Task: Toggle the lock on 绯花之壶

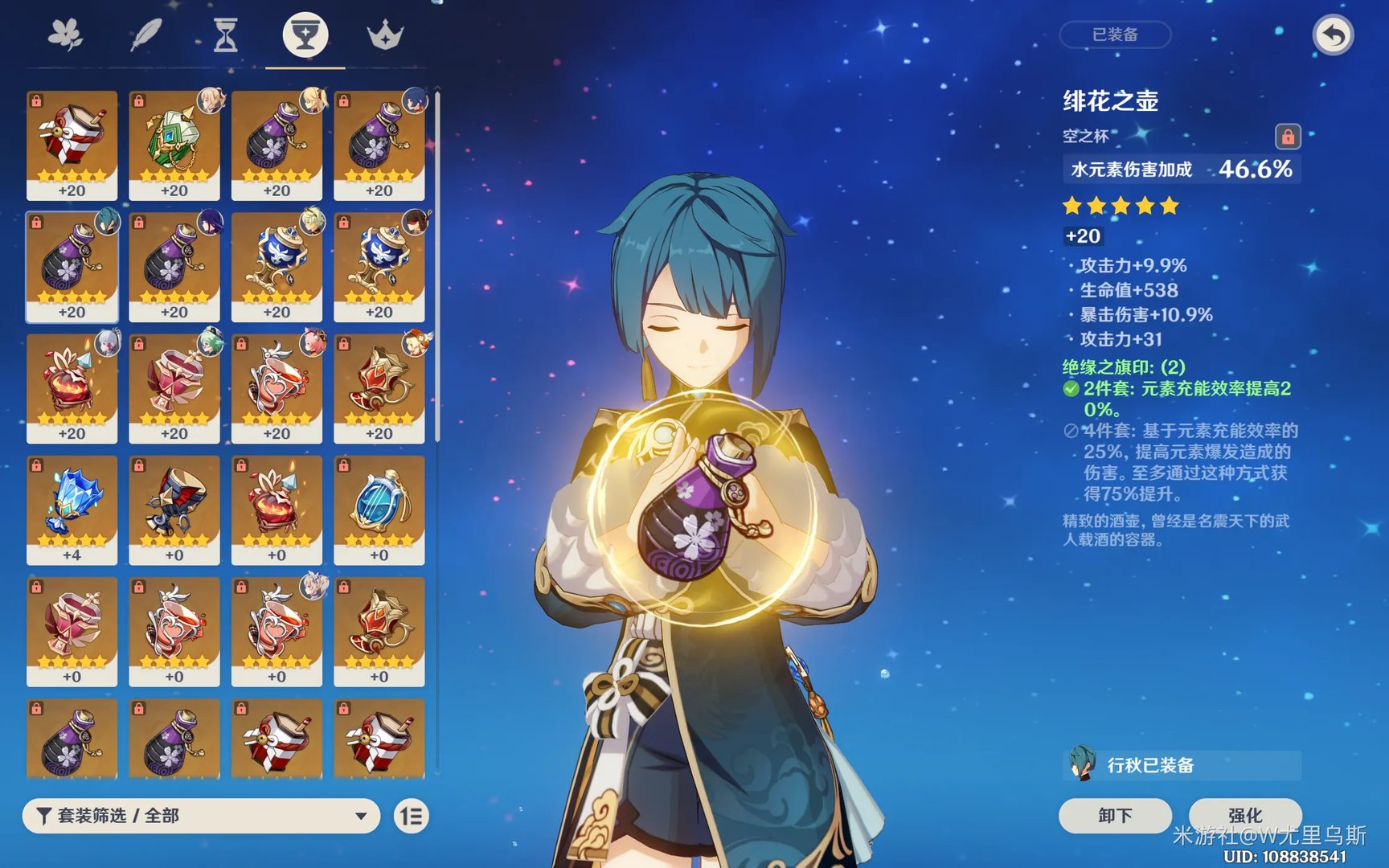Action: 1289,137
